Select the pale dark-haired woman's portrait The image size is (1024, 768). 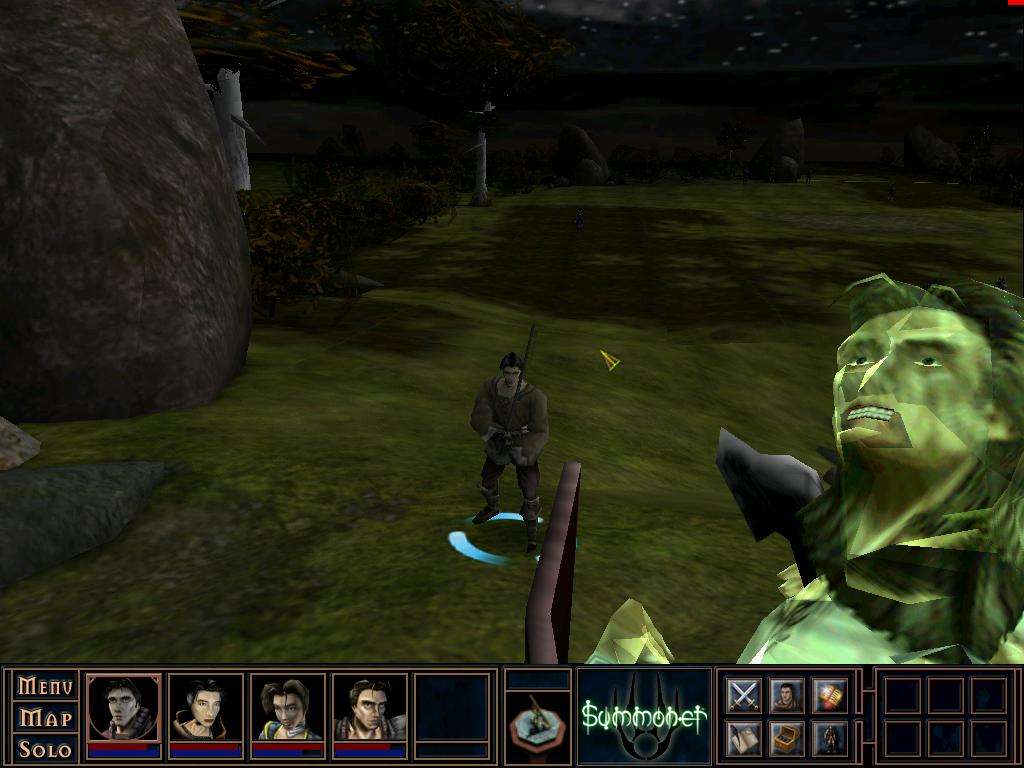[206, 708]
